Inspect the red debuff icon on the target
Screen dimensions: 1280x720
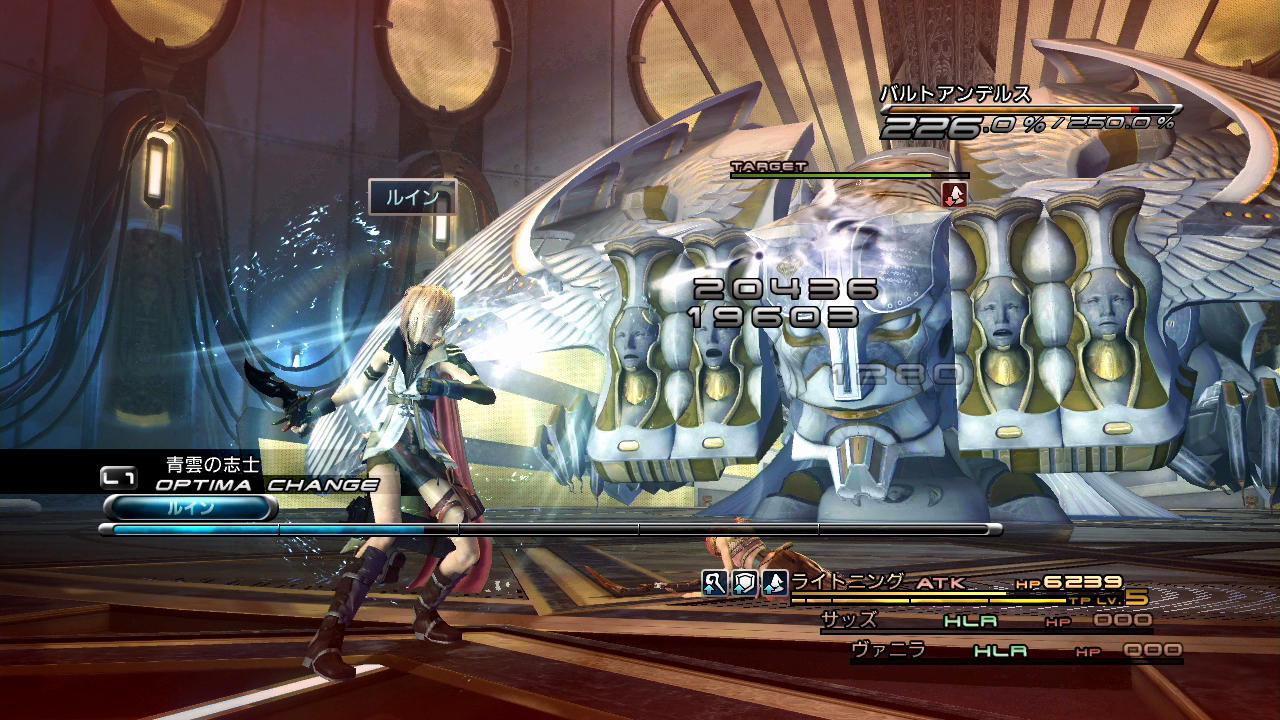(x=955, y=194)
